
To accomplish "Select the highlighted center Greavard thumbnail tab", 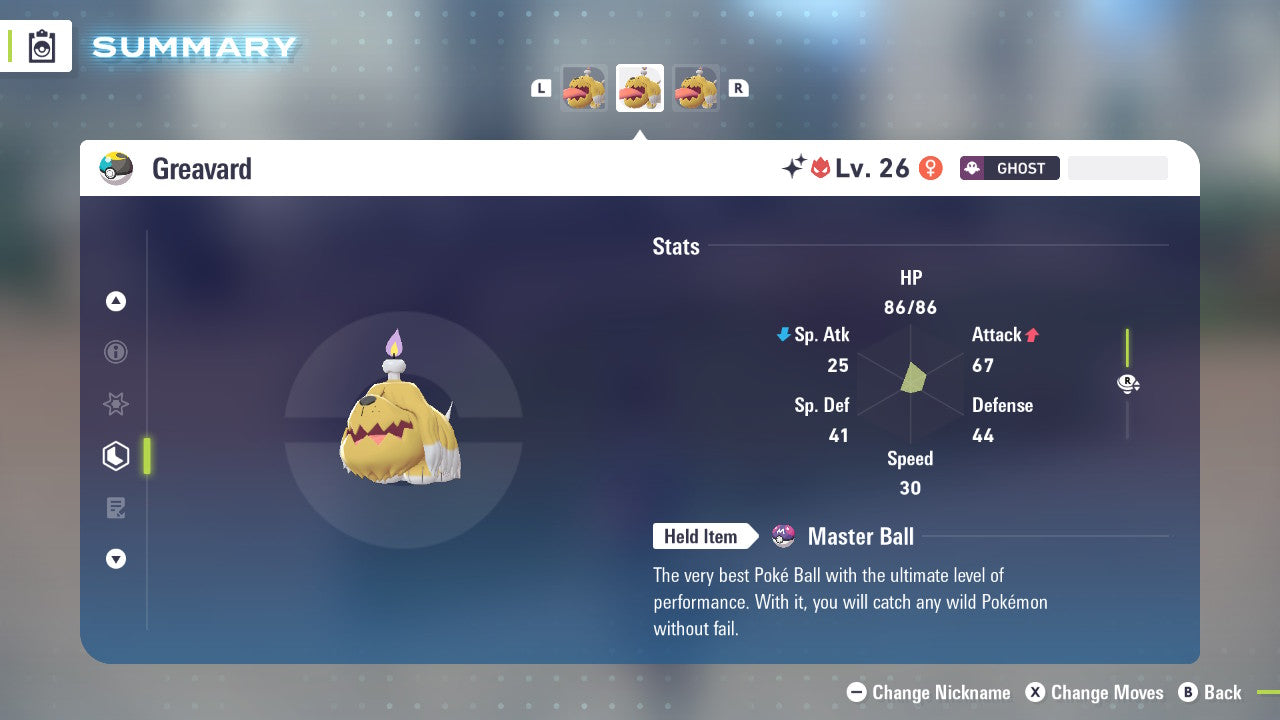I will [639, 87].
